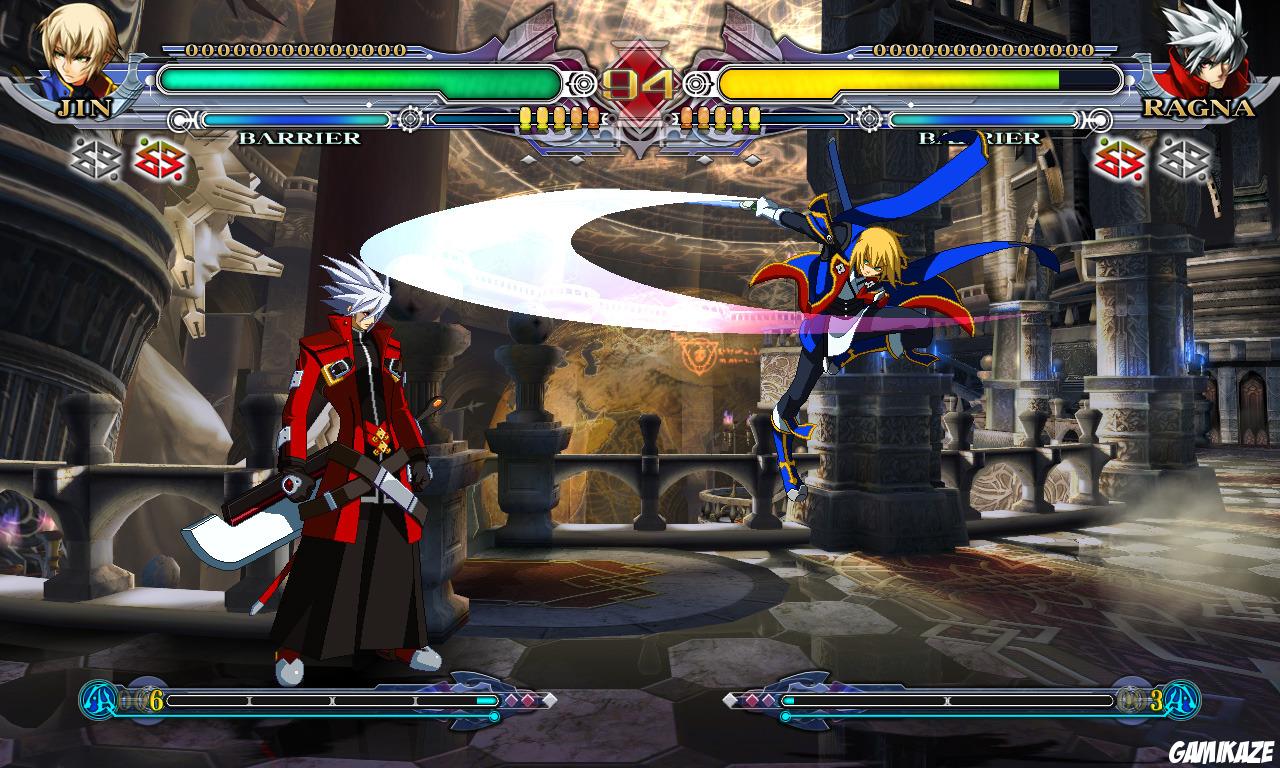The image size is (1280, 768).
Task: Click the round timer showing 94
Action: tap(640, 82)
